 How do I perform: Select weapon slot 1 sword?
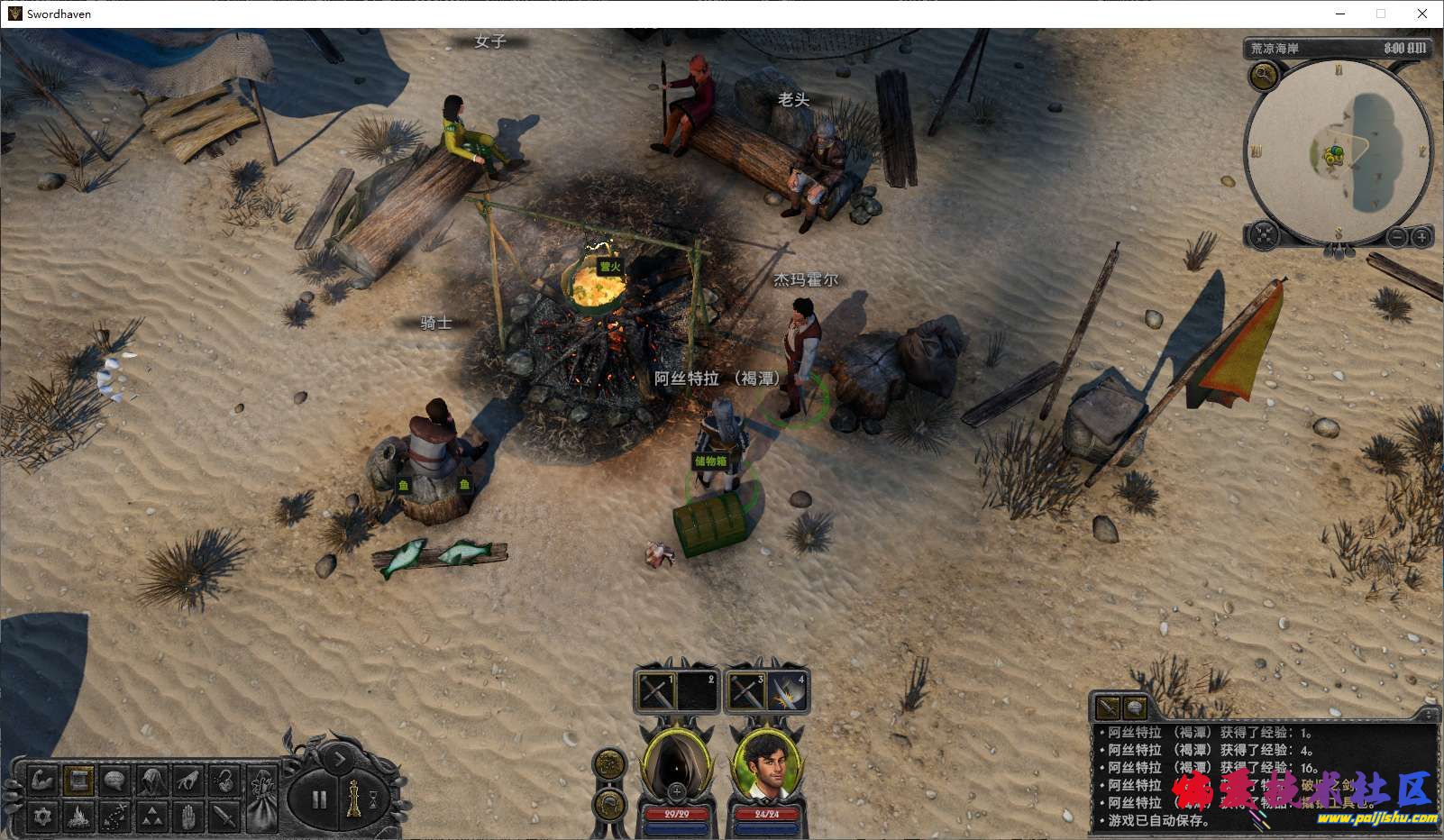point(655,692)
